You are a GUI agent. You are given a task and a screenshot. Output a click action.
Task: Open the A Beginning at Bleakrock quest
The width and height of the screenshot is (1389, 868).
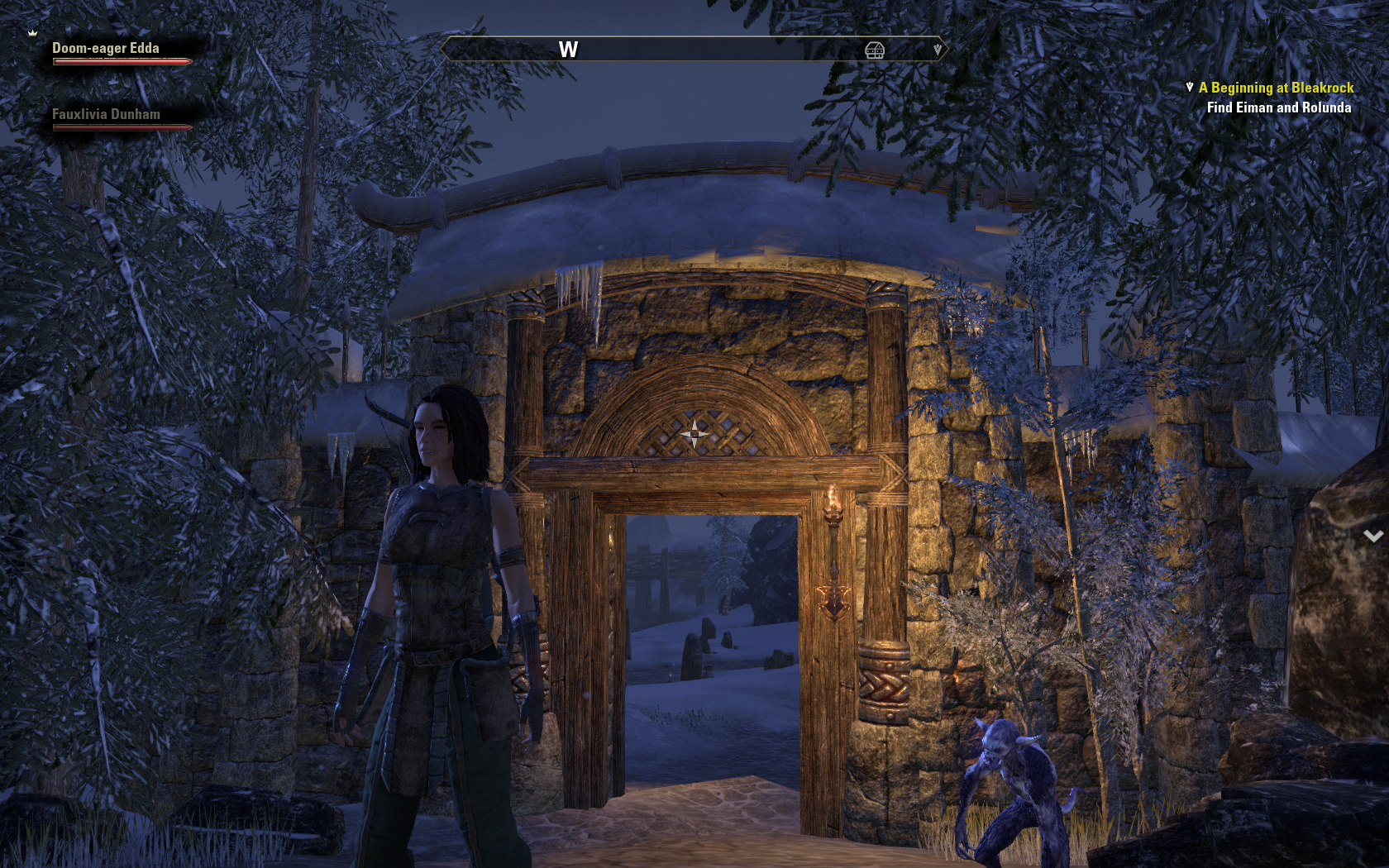coord(1276,88)
